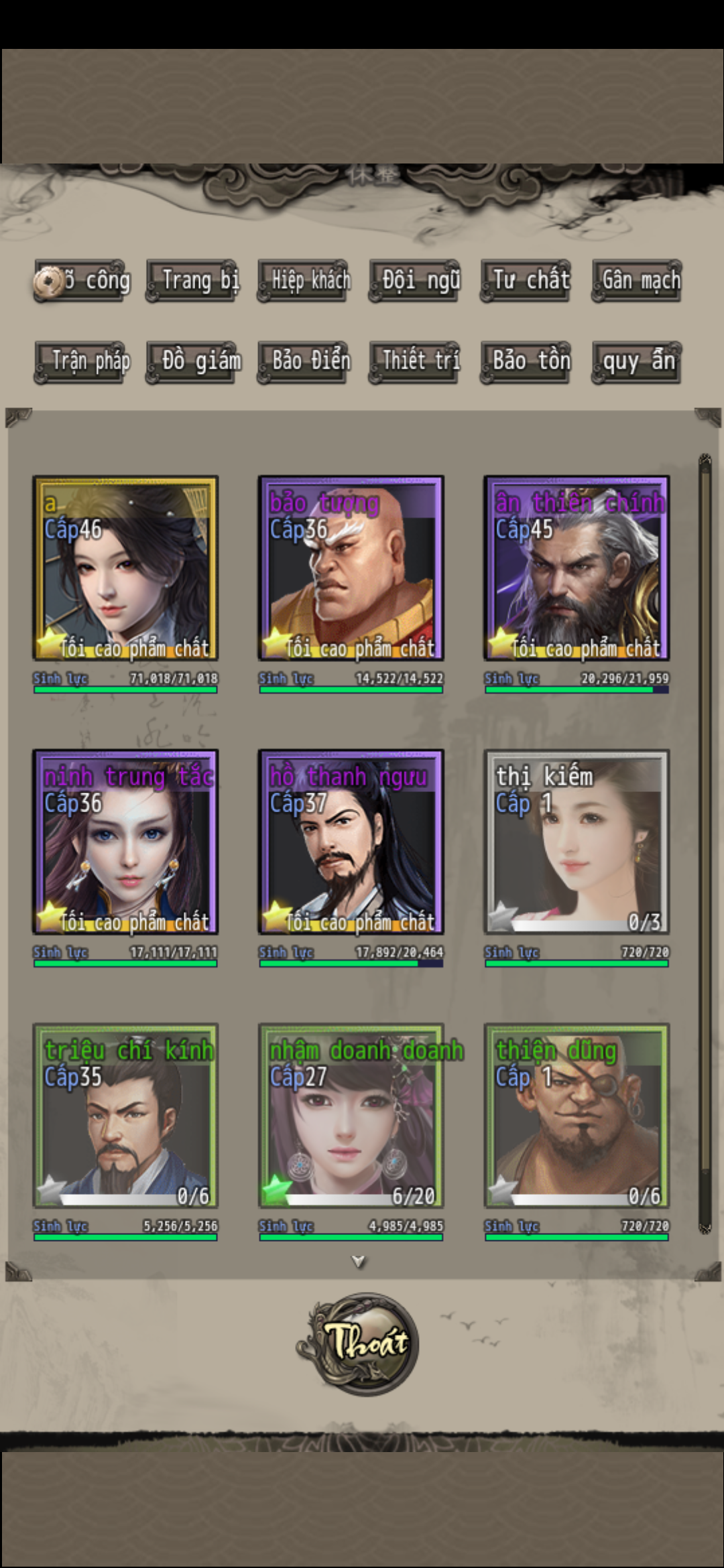Viewport: 724px width, 1568px height.
Task: Choose the thị kiếm hero card
Action: click(x=577, y=842)
